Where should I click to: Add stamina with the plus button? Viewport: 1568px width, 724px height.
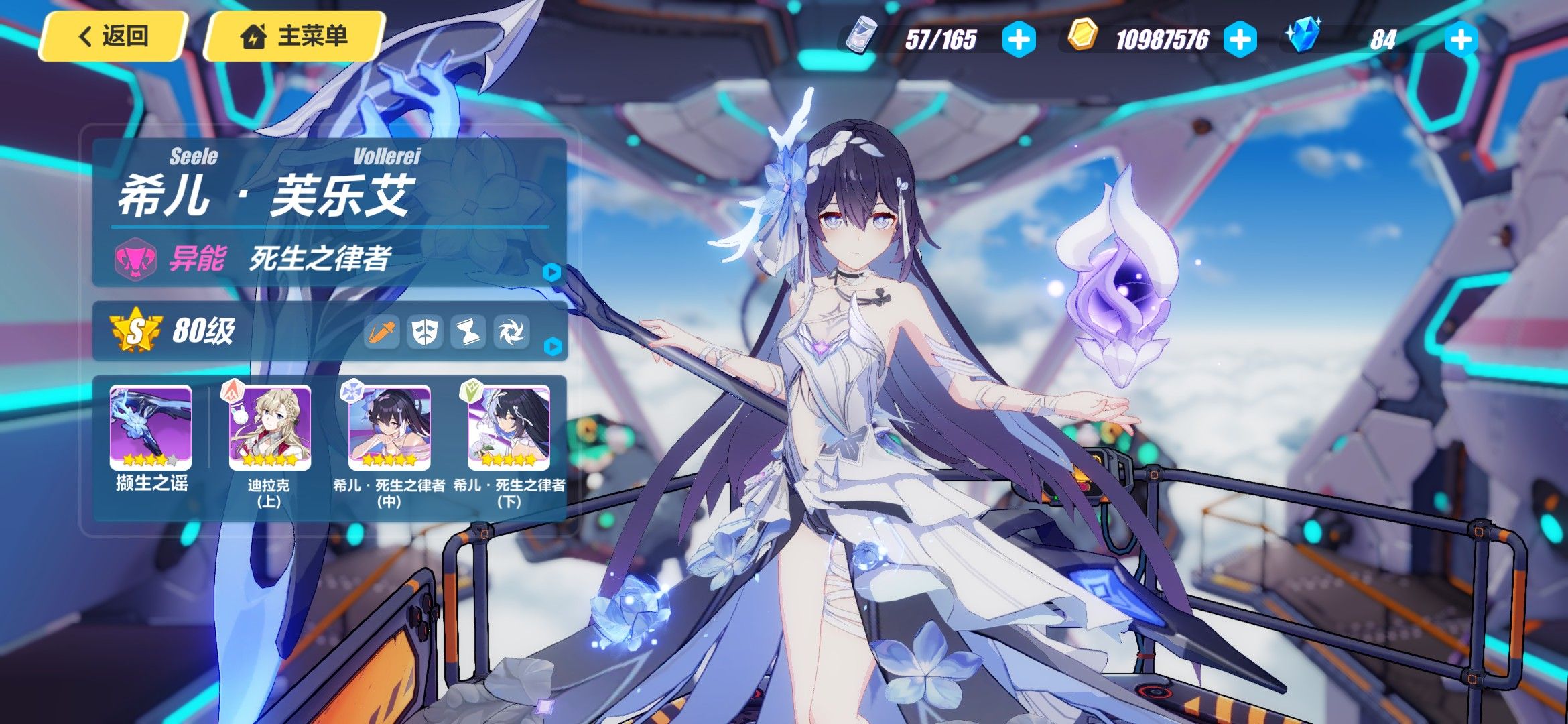coord(1019,40)
